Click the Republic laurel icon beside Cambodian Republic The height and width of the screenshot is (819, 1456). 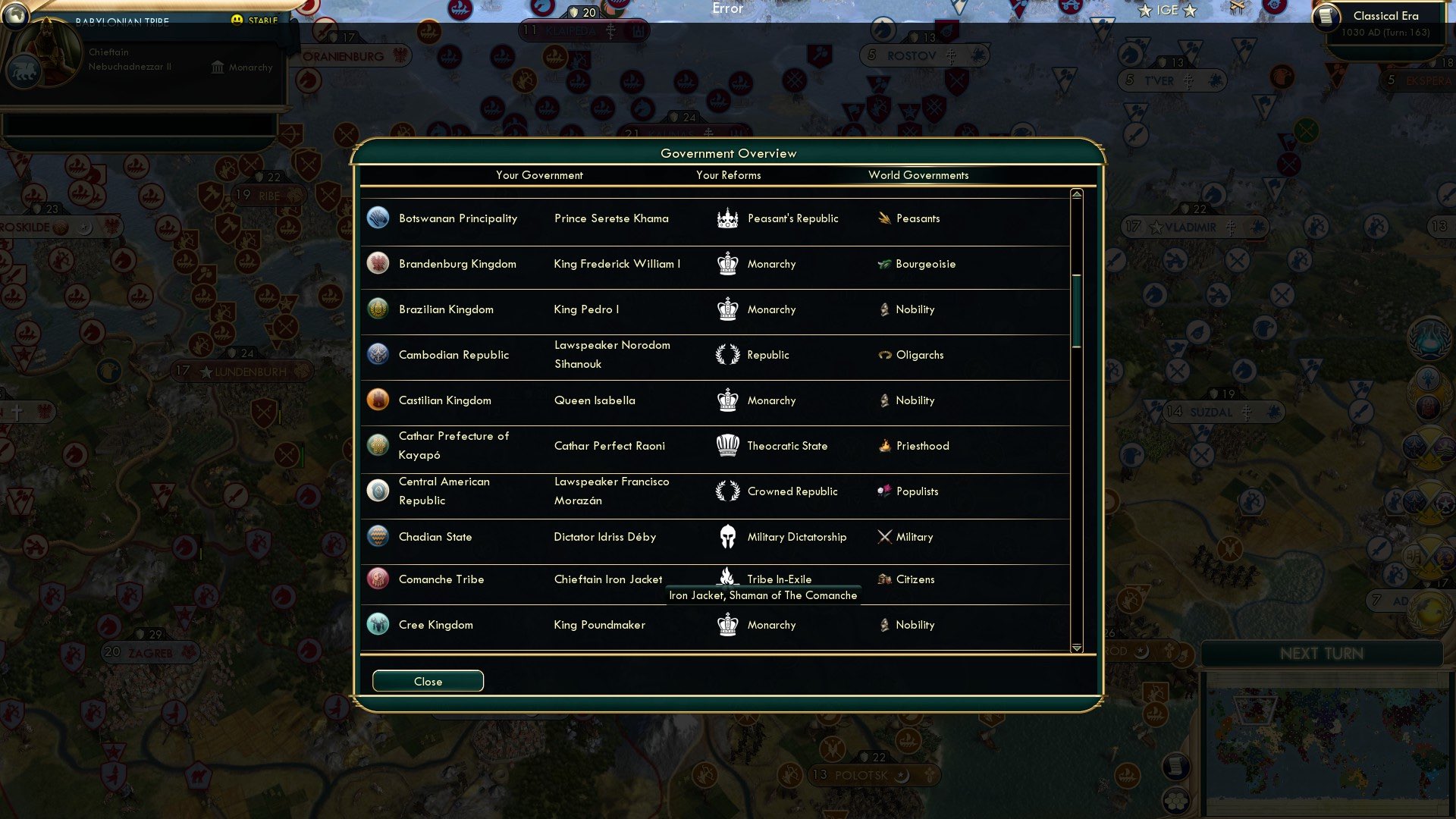(727, 354)
